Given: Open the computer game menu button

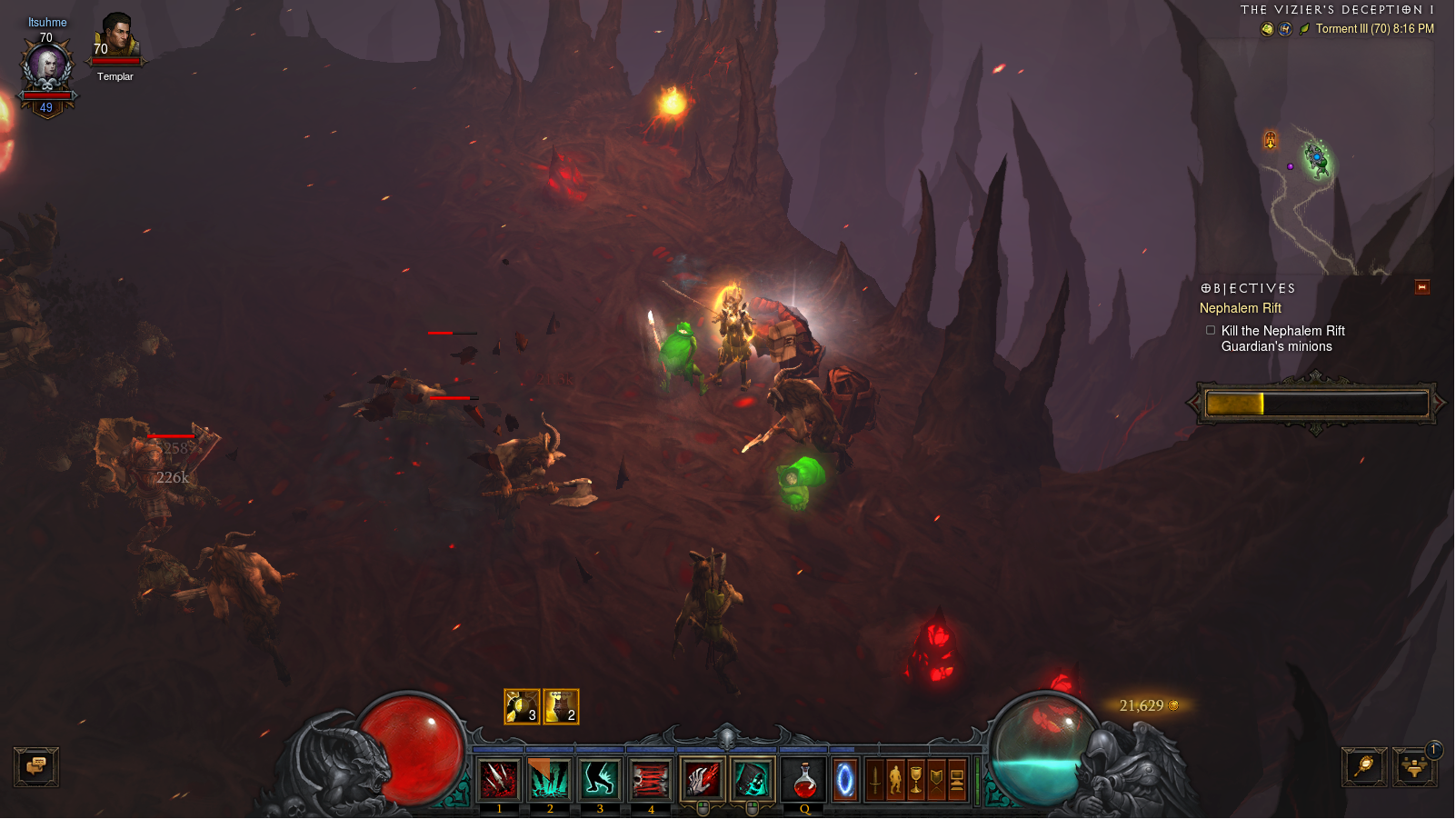Looking at the screenshot, I should [x=957, y=780].
